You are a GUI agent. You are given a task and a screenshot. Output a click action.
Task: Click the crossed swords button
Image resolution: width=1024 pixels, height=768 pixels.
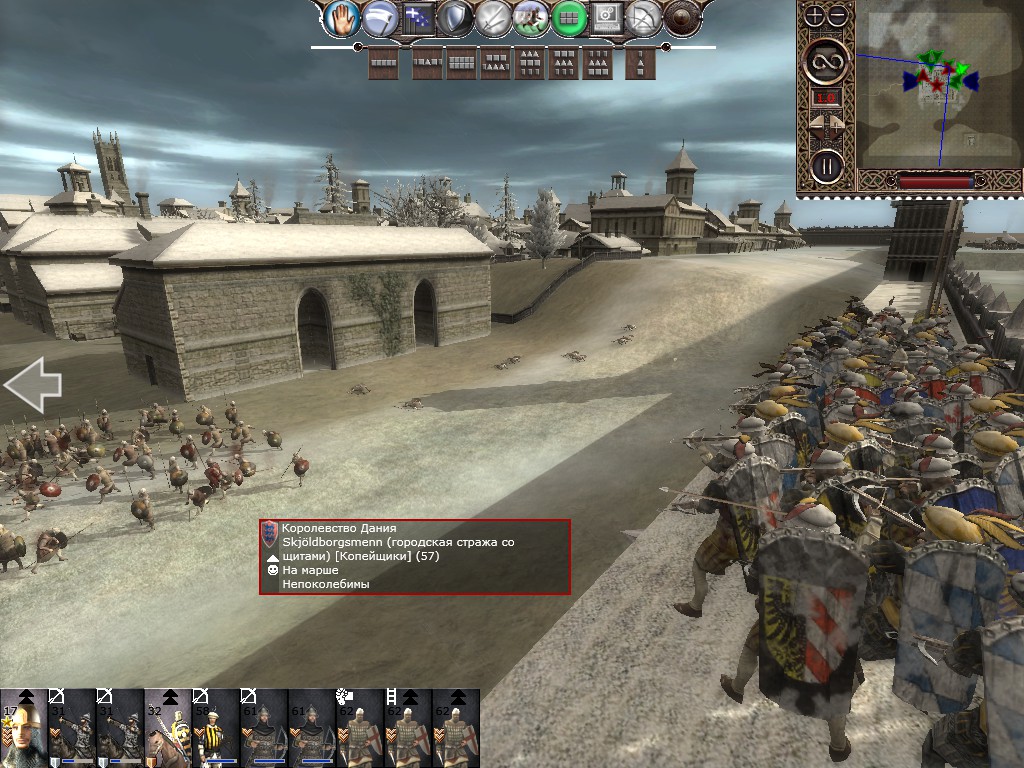click(x=492, y=17)
